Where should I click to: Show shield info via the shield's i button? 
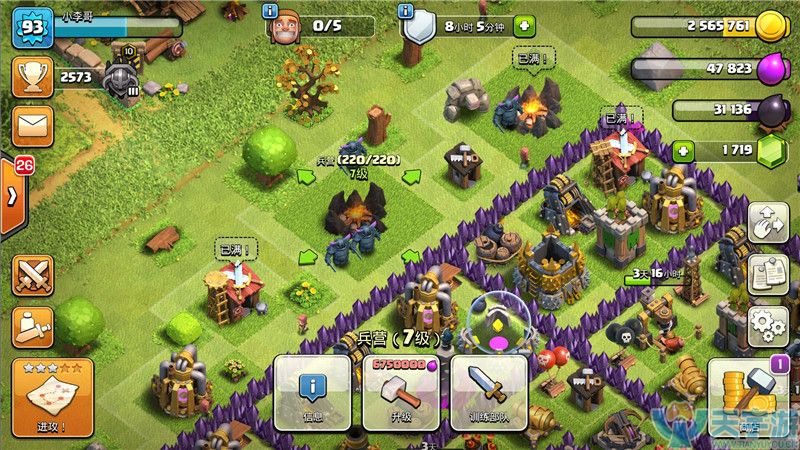[405, 10]
